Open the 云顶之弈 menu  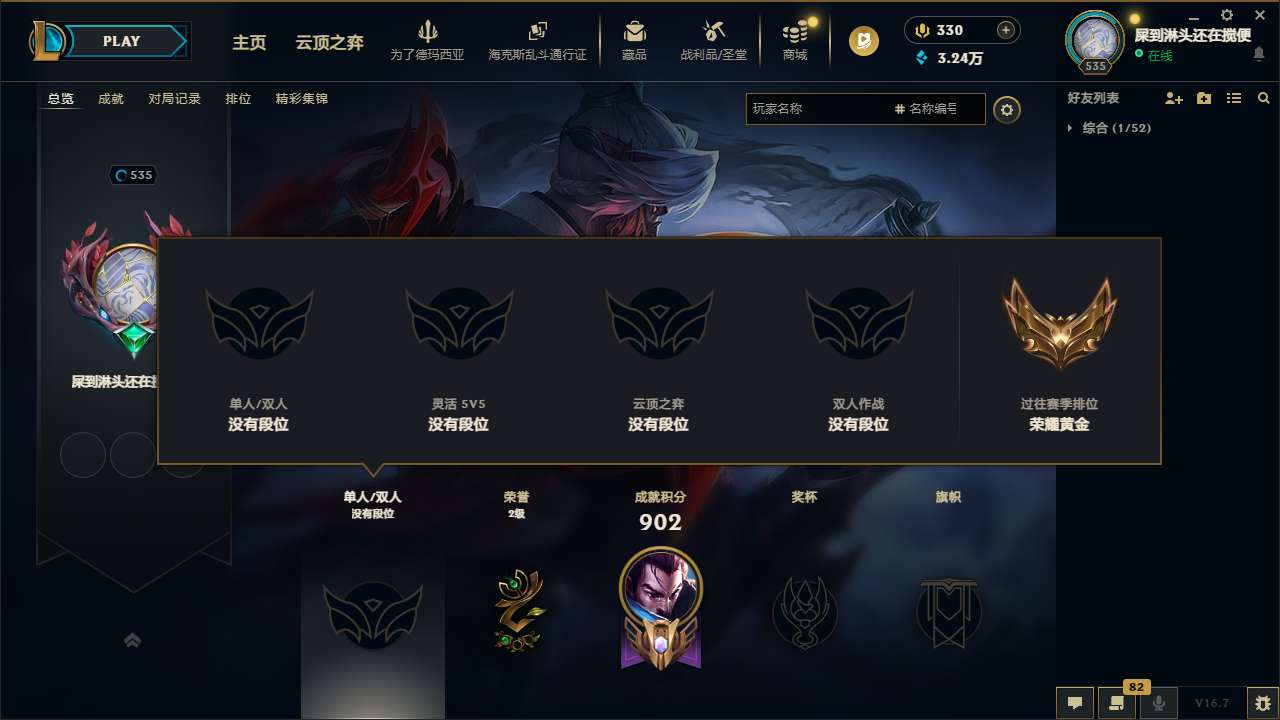pos(329,44)
